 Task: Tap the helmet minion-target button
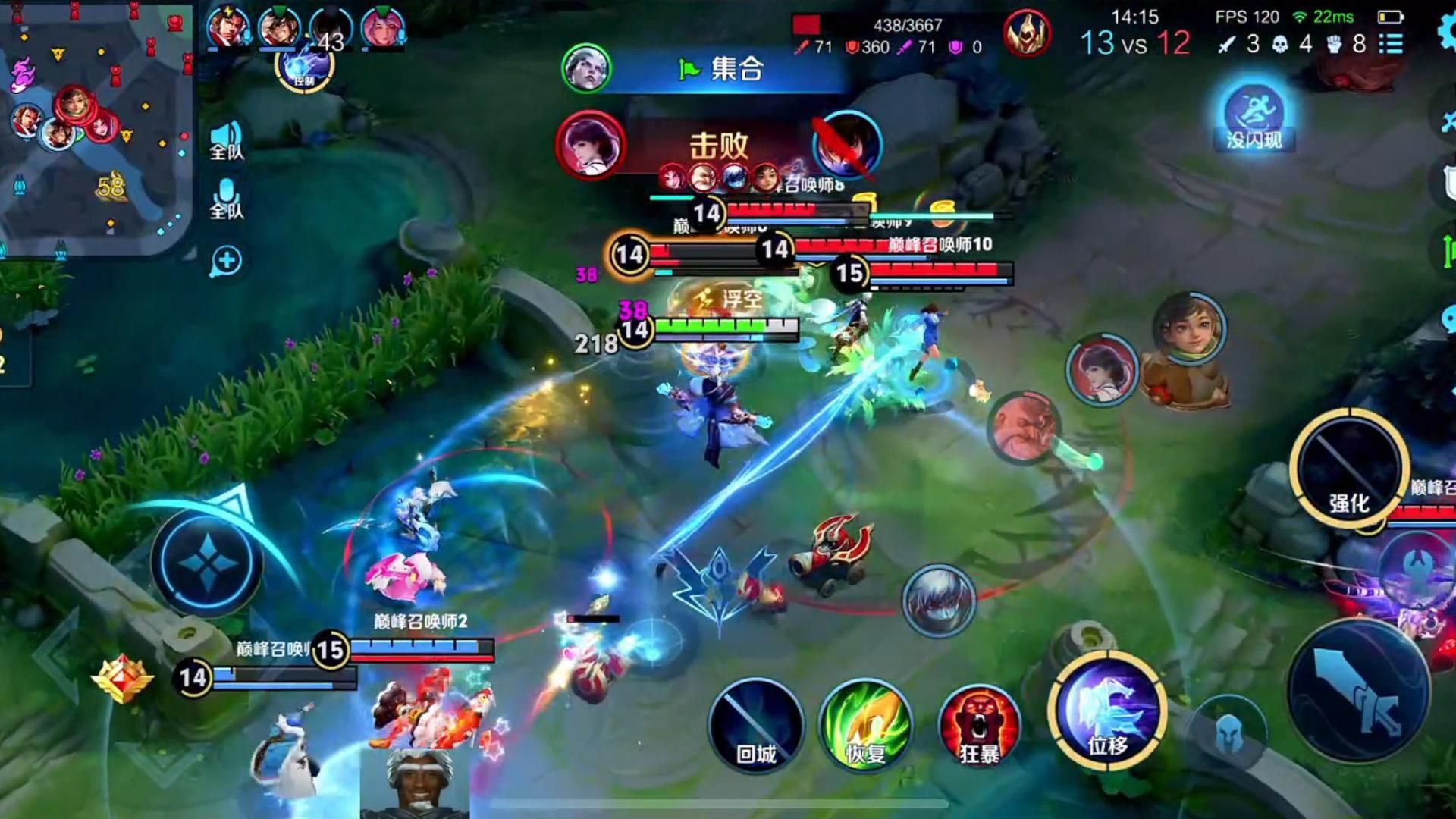1228,733
